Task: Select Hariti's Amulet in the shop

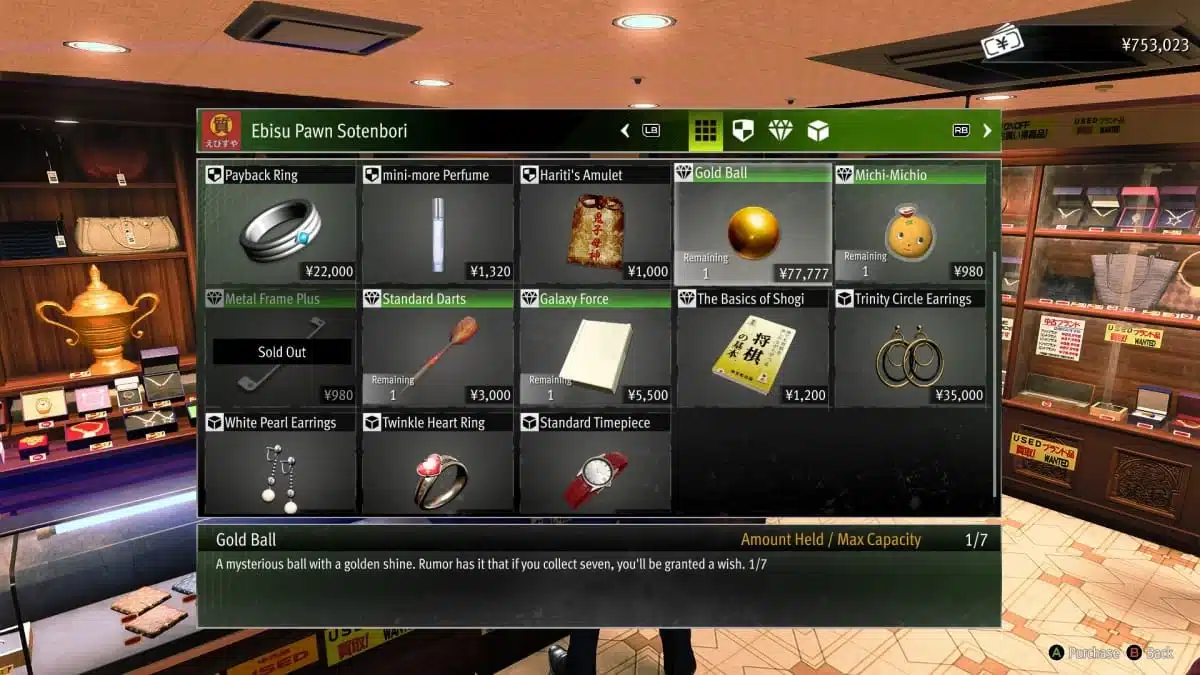Action: tap(595, 226)
